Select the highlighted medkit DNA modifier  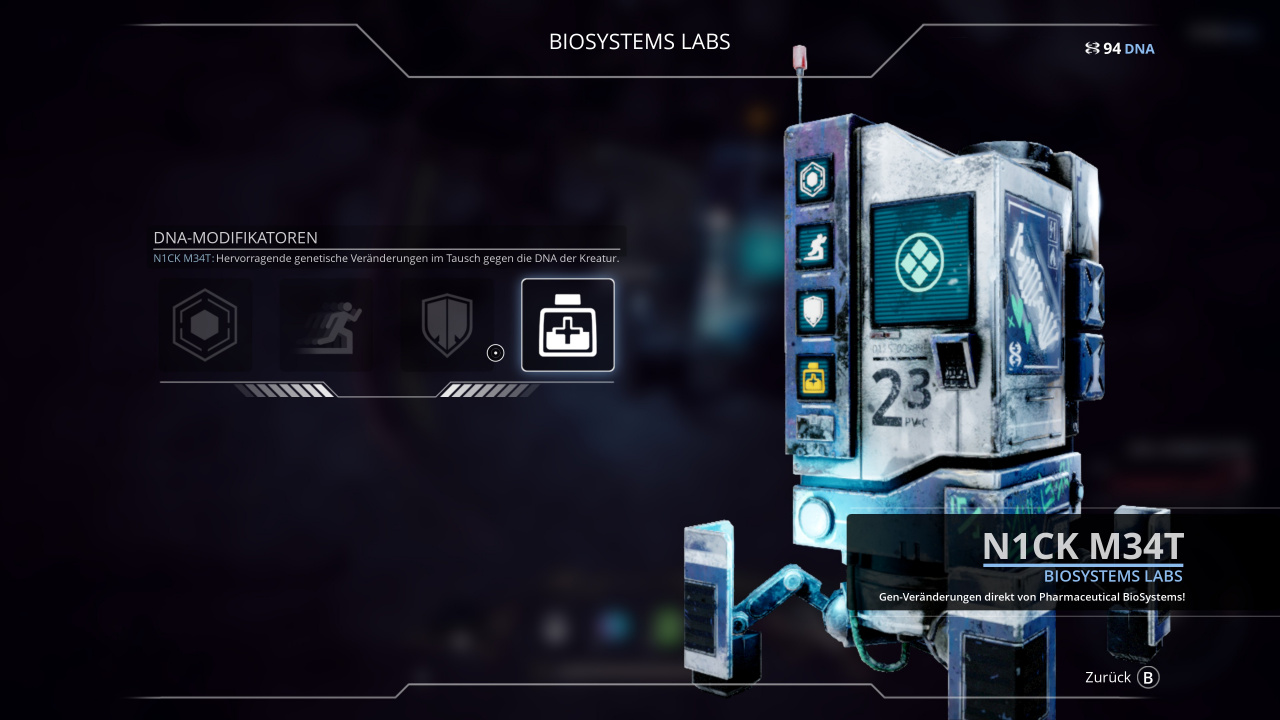568,325
